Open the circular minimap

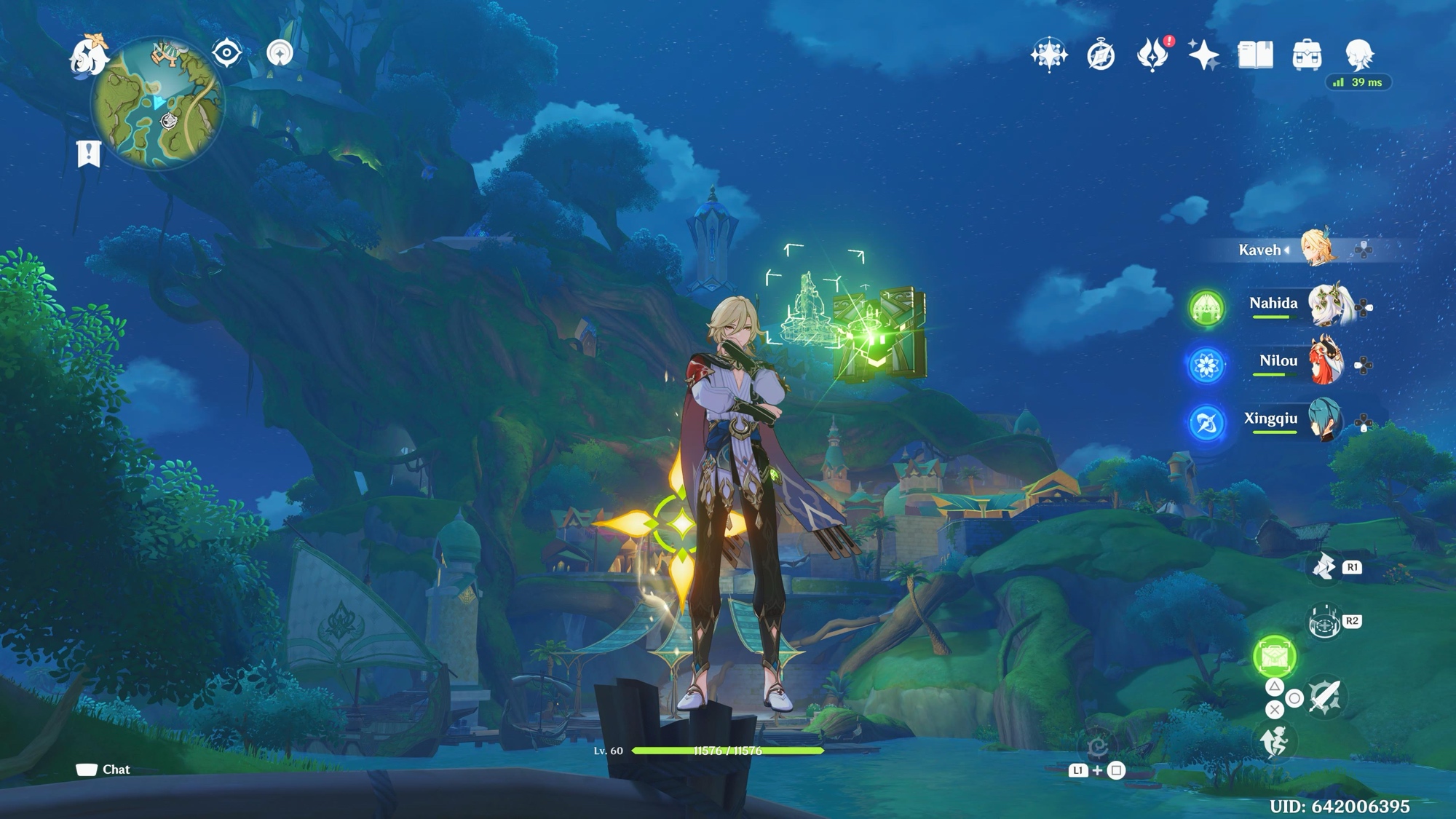(157, 103)
